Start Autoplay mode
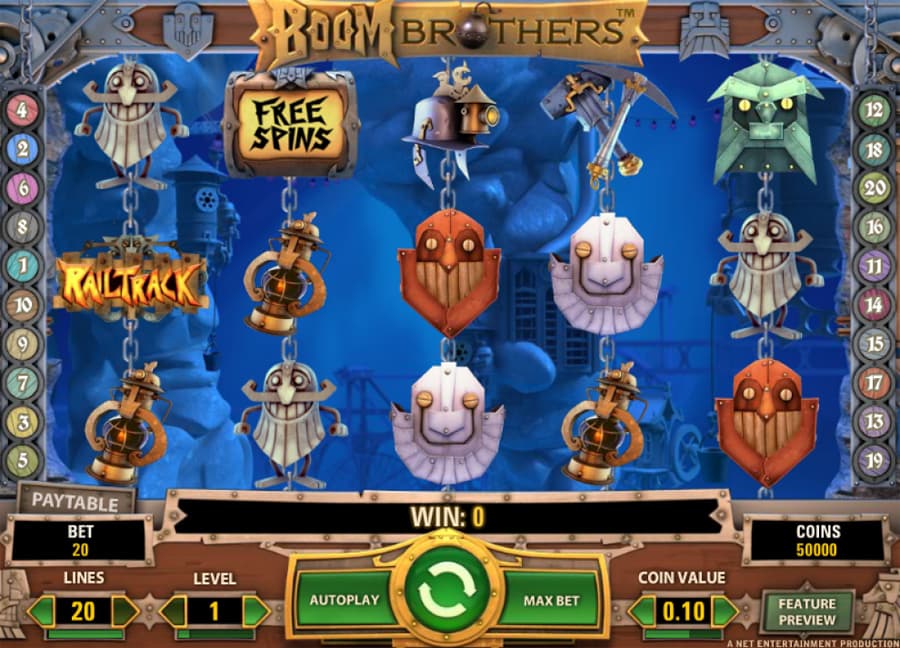 [344, 600]
